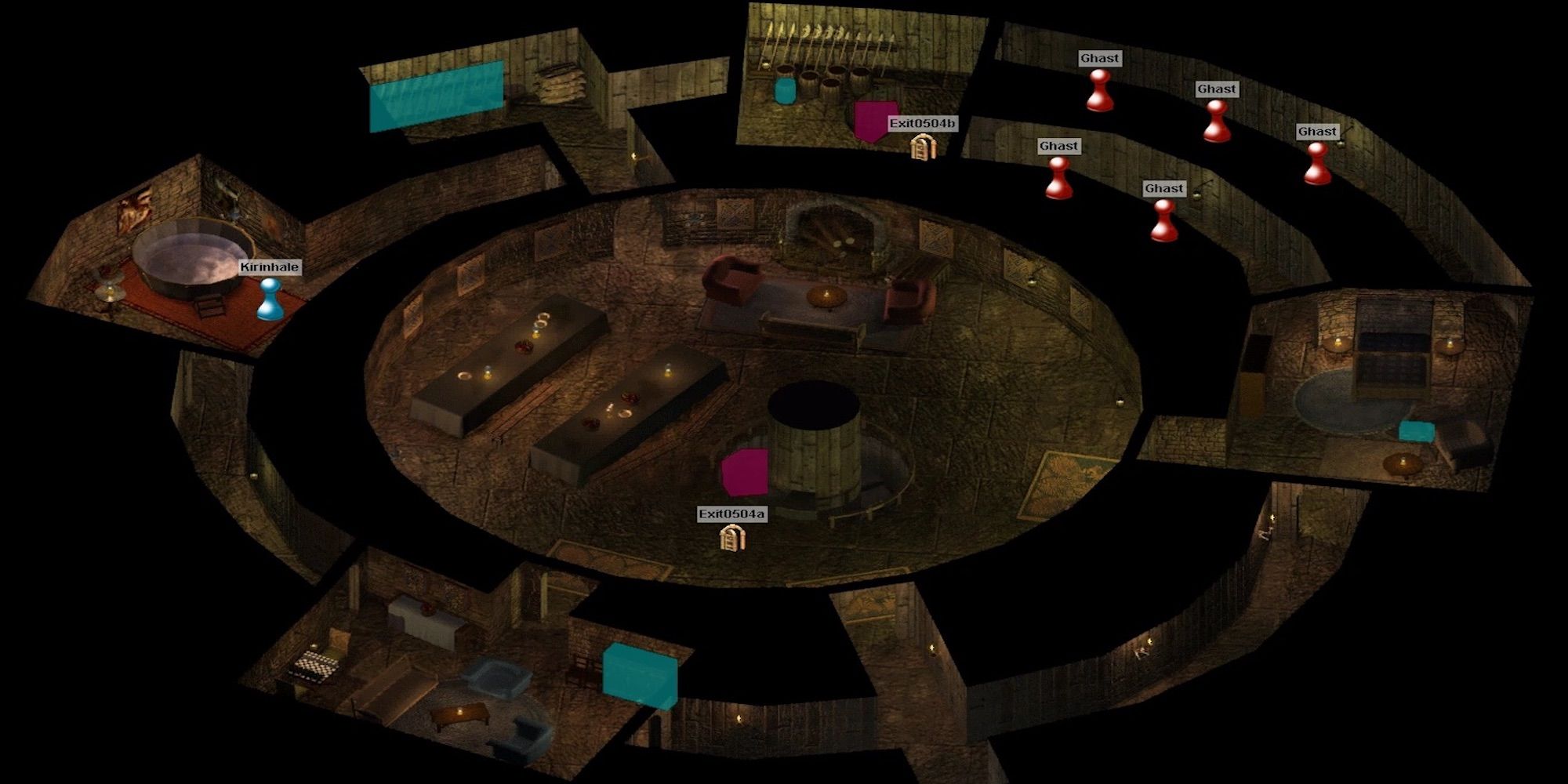
Task: Click the Ghast label near the lower-middle pawn
Action: [1164, 187]
